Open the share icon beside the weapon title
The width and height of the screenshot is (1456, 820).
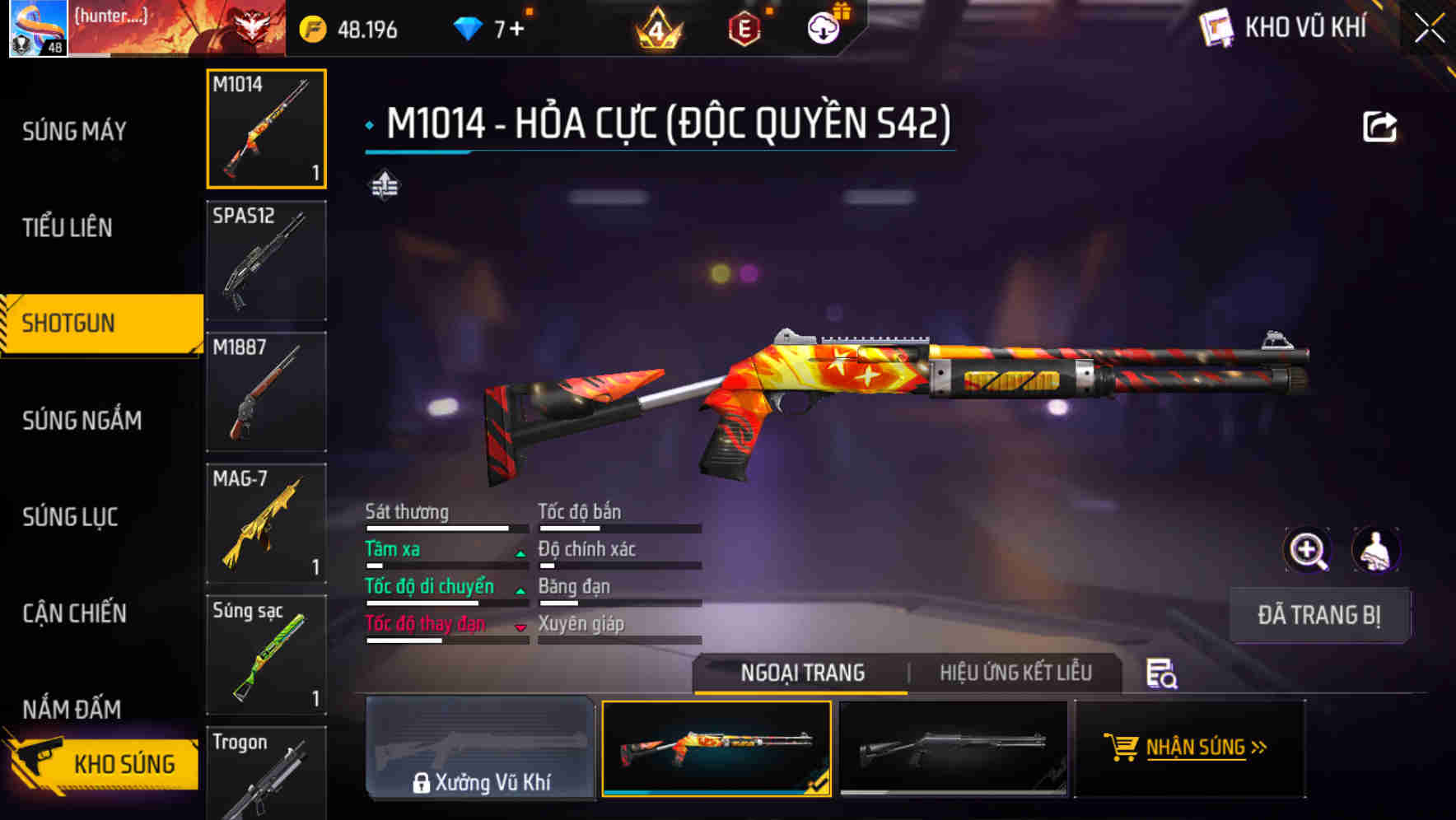coord(1378,125)
